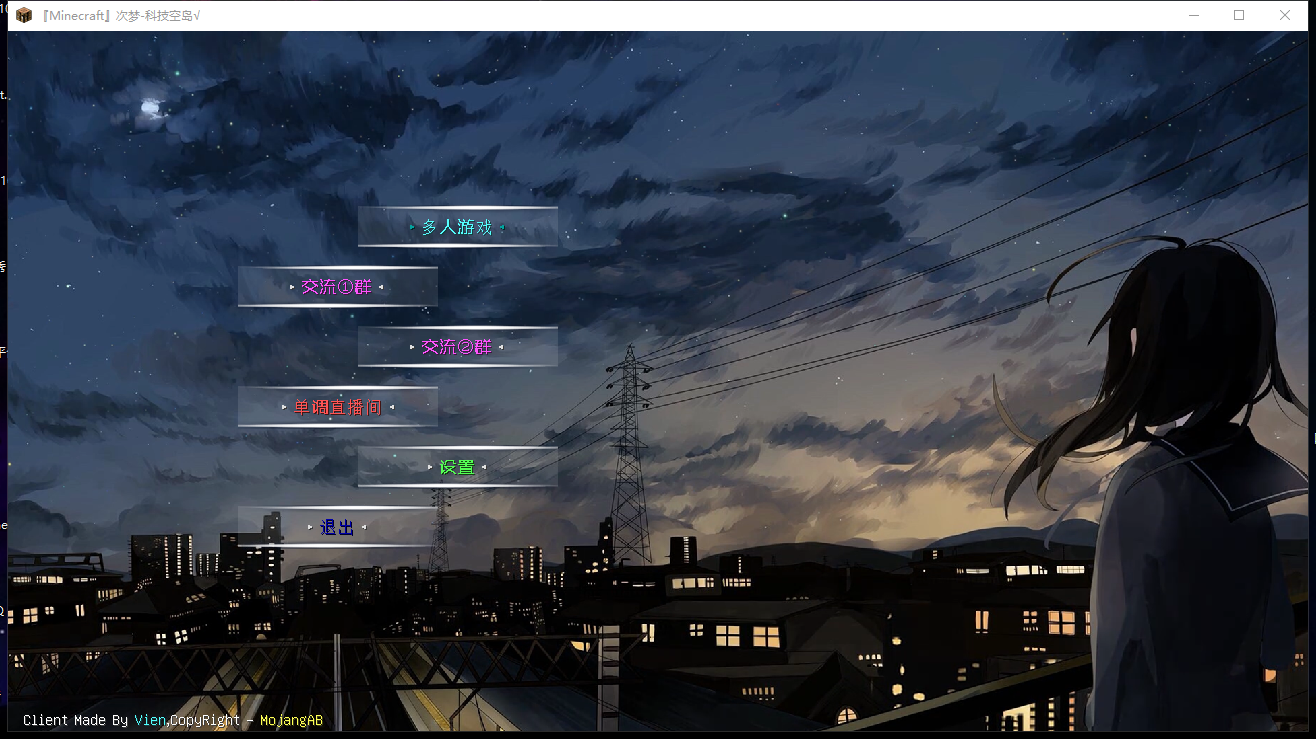This screenshot has width=1316, height=739.
Task: Close the Minecraft window
Action: [x=1285, y=15]
